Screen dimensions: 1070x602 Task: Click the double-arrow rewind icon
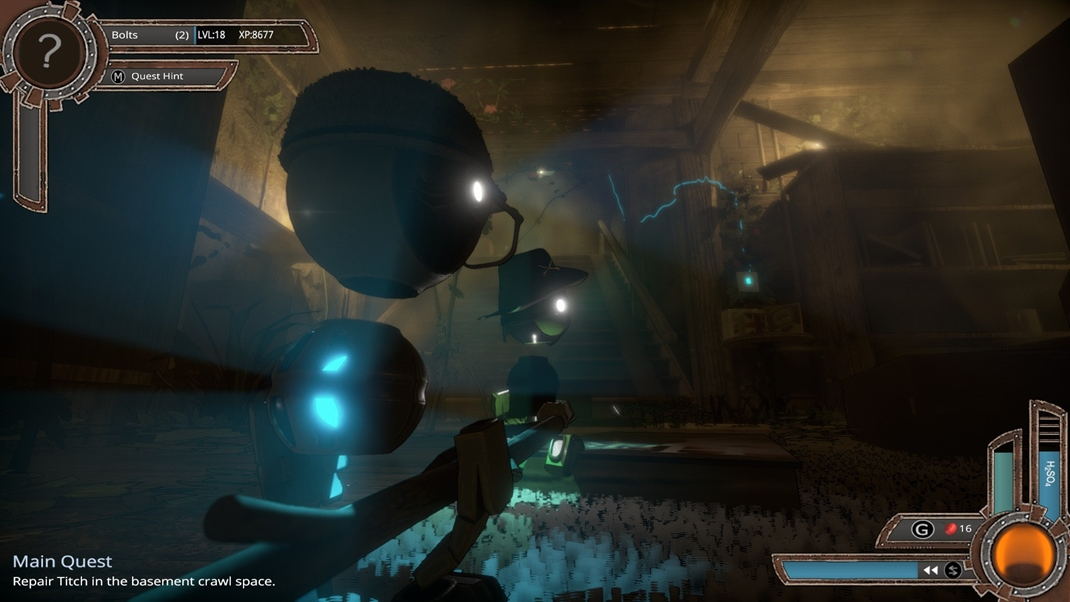[x=930, y=570]
